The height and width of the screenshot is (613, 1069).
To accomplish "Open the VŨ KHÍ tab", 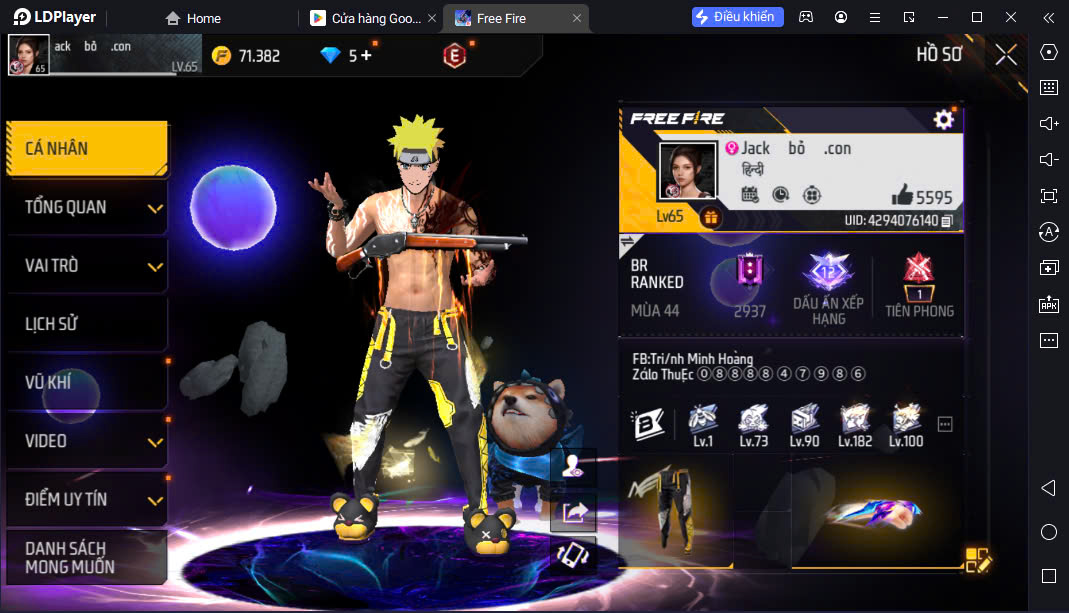I will [86, 382].
